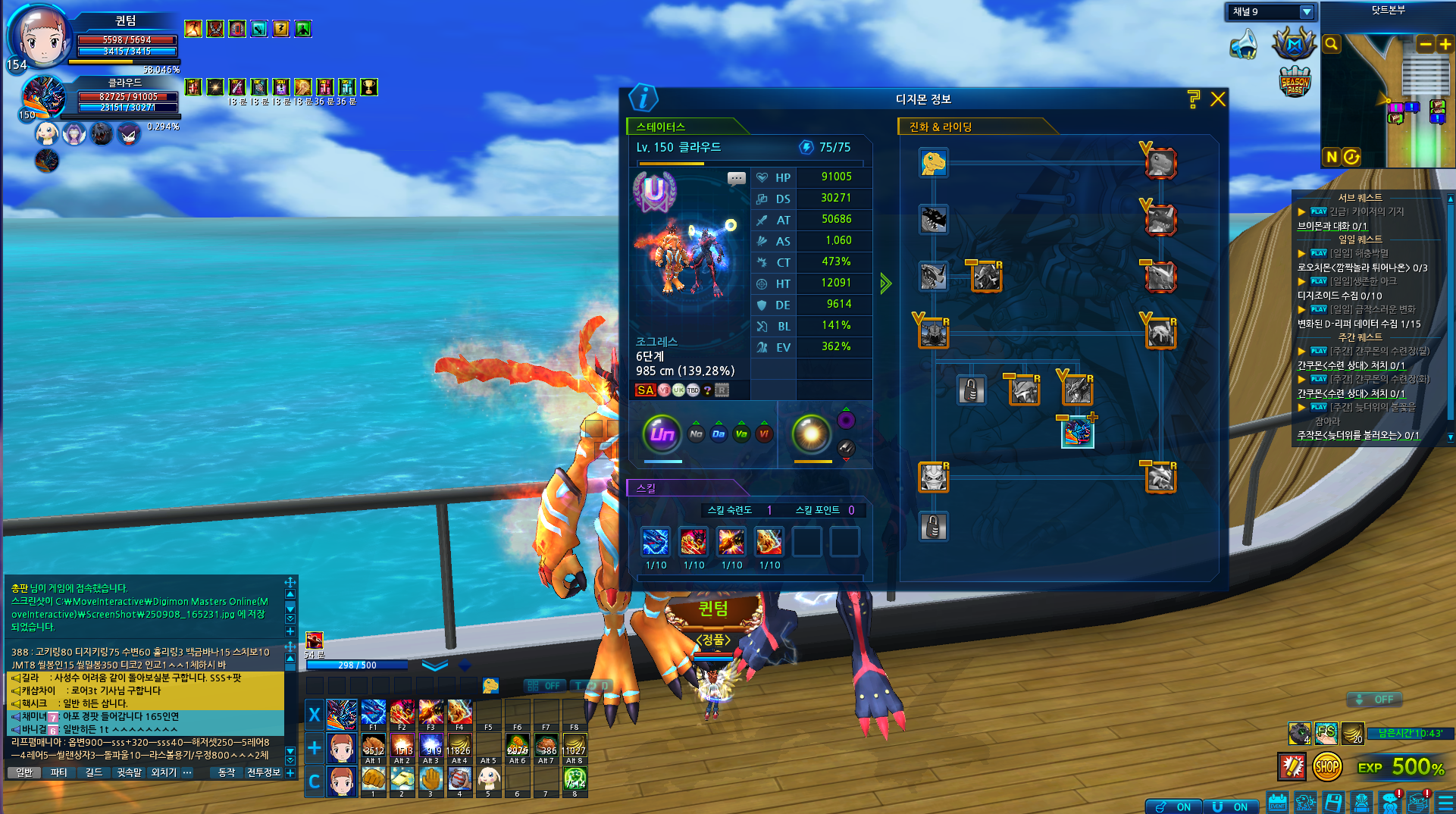The image size is (1456, 814).
Task: Toggle the magnet ON button
Action: [x=1229, y=806]
